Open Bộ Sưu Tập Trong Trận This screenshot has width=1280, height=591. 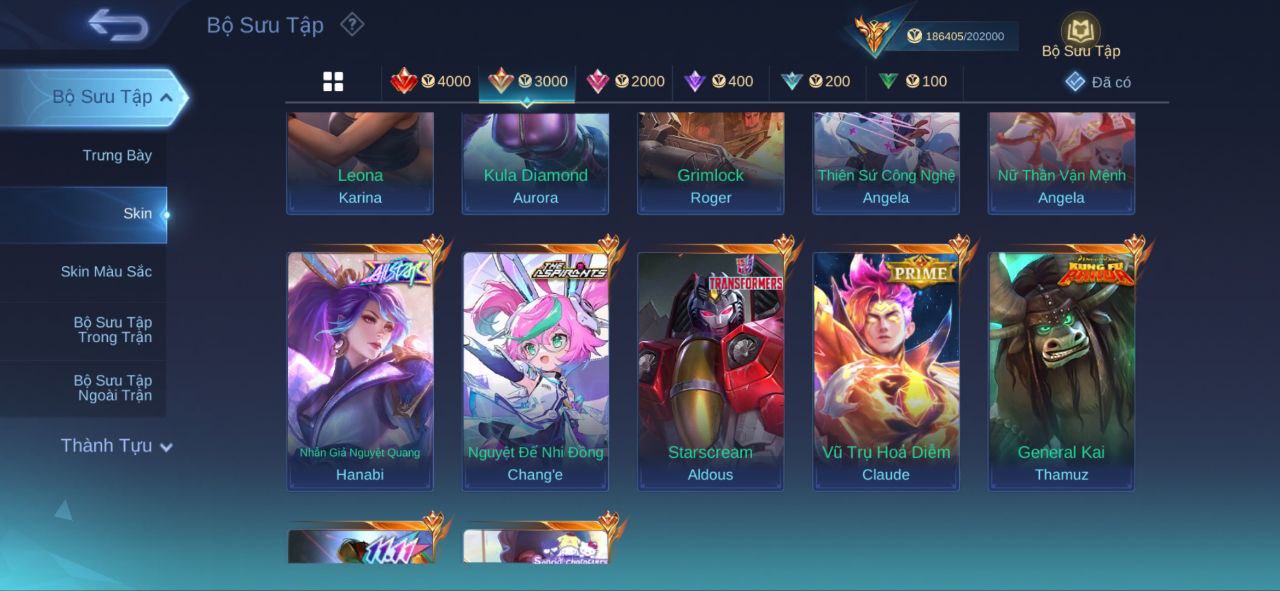(112, 330)
